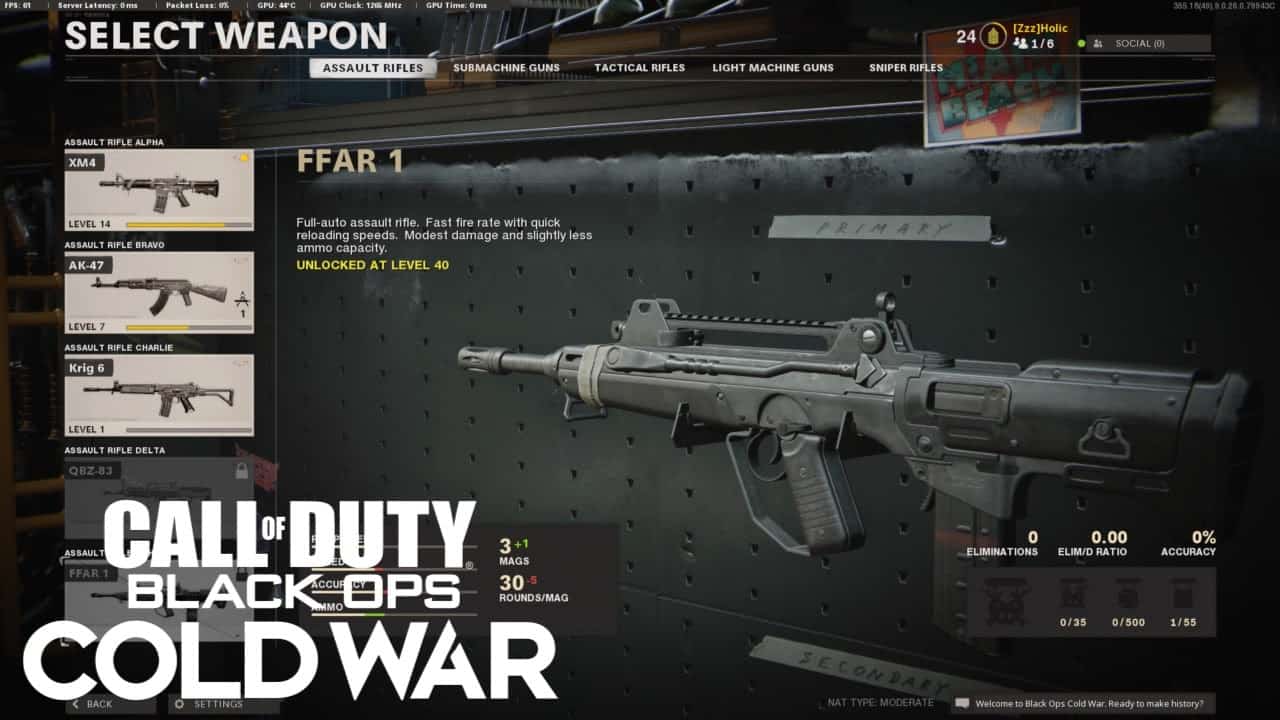This screenshot has width=1280, height=720.
Task: Switch to the Submachine Guns tab
Action: tap(508, 67)
